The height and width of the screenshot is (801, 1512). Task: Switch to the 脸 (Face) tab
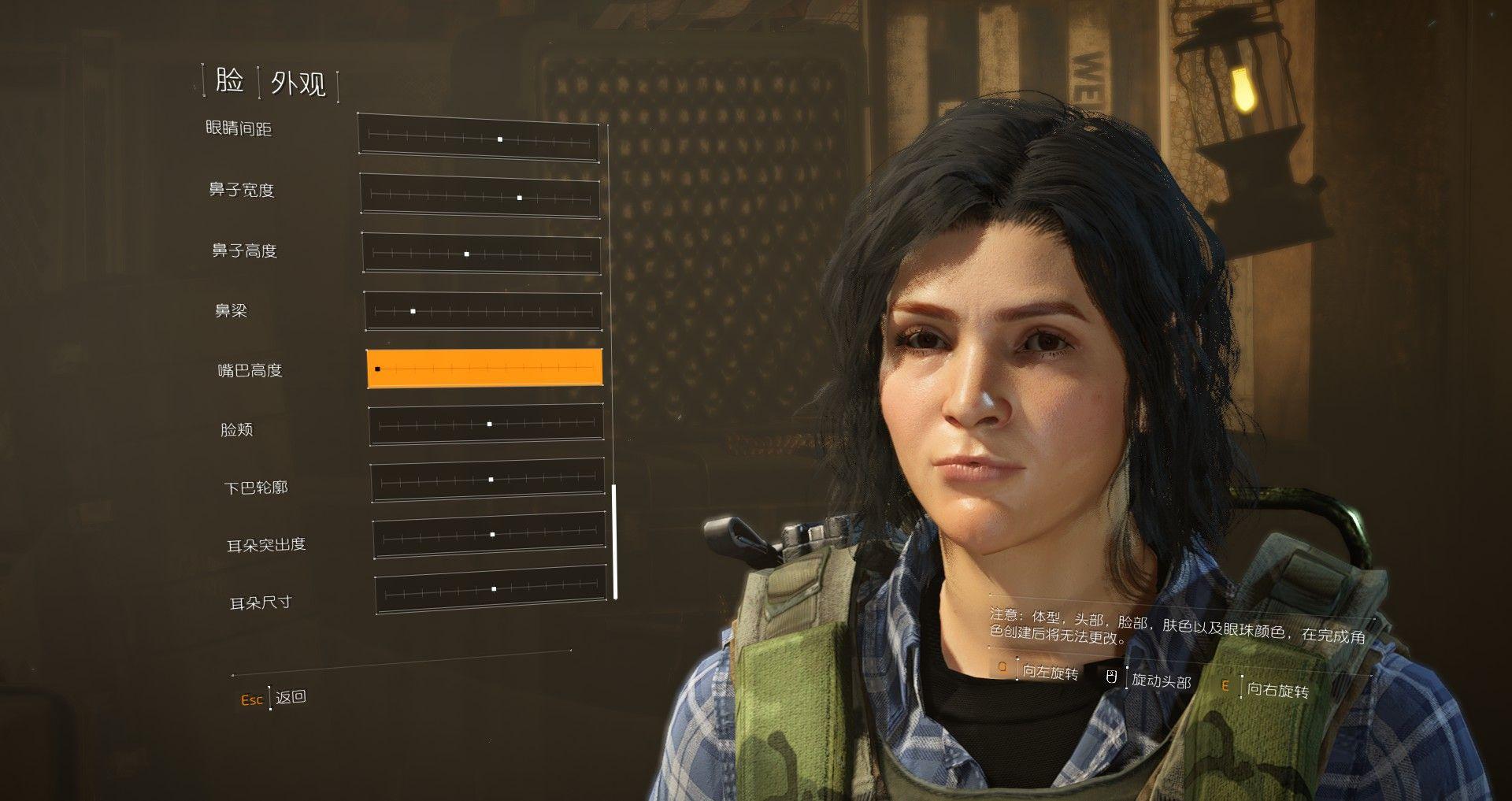(229, 80)
